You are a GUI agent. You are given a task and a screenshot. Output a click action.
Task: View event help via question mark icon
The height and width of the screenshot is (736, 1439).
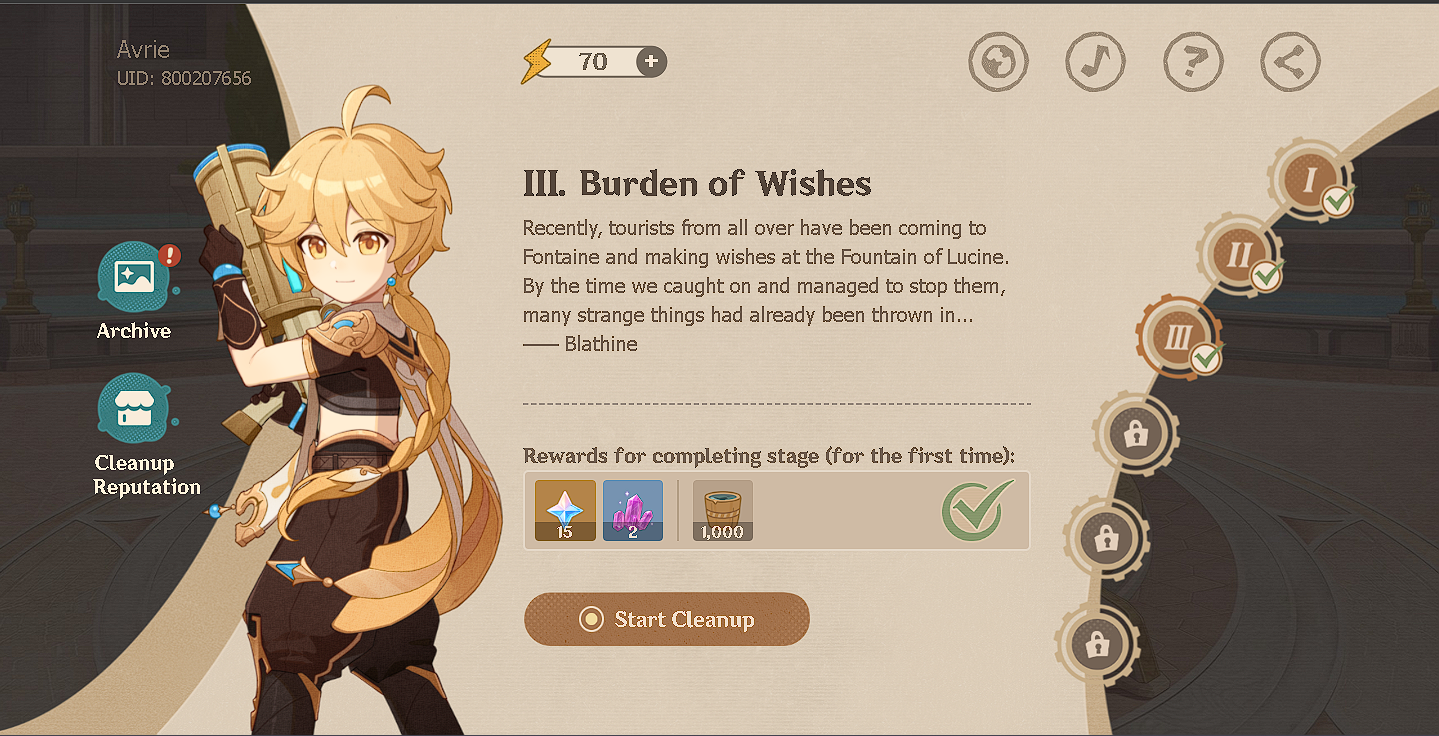tap(1192, 61)
